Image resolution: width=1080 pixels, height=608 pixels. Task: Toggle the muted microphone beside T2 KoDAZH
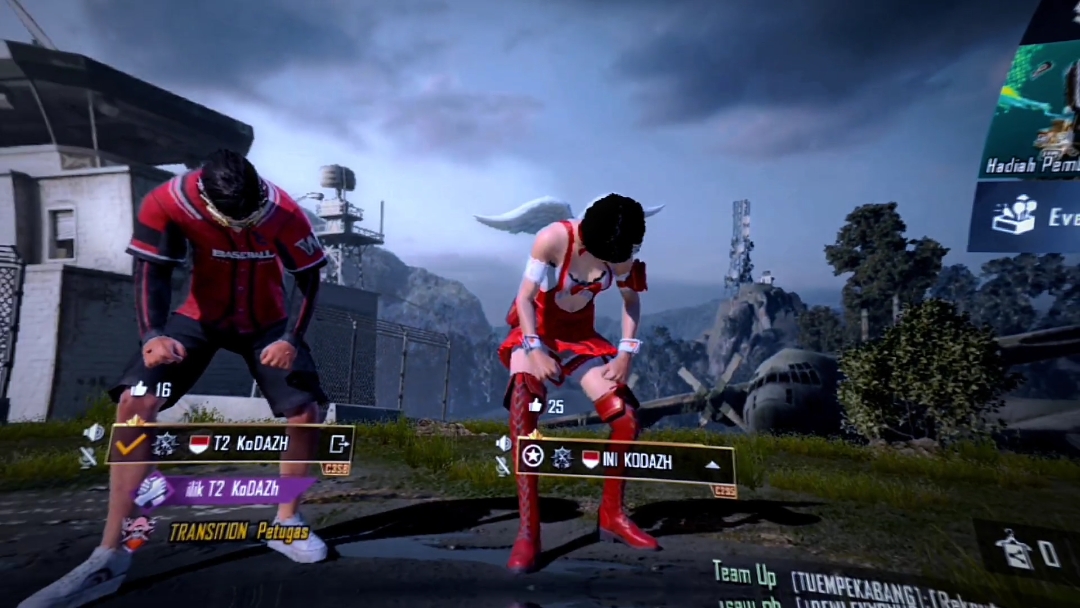pos(88,456)
